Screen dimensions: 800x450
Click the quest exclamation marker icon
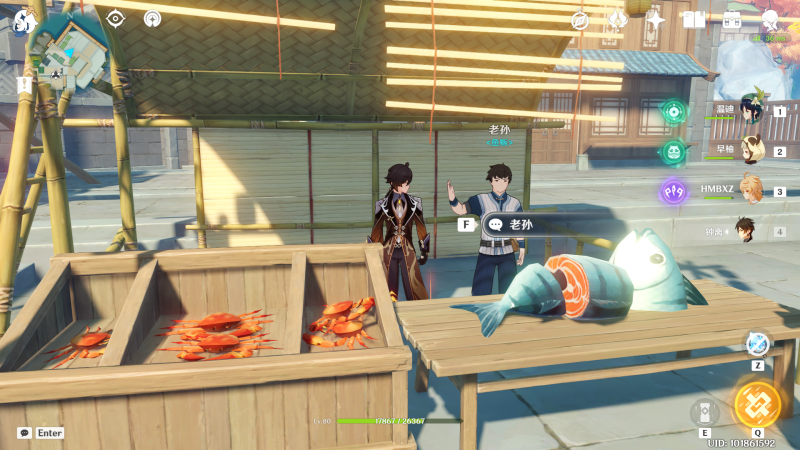click(24, 85)
